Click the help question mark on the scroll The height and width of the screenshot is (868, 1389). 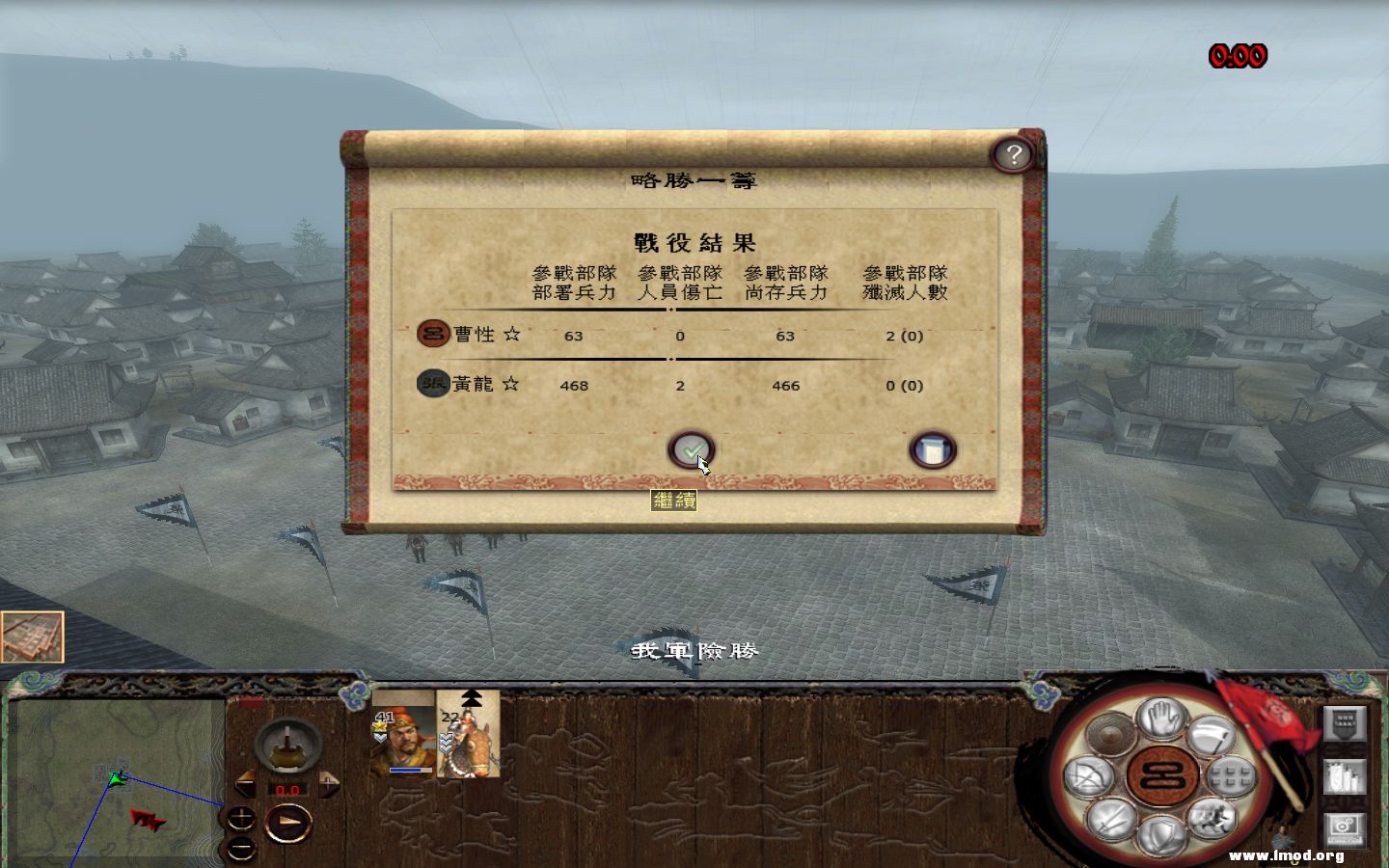pyautogui.click(x=1013, y=154)
